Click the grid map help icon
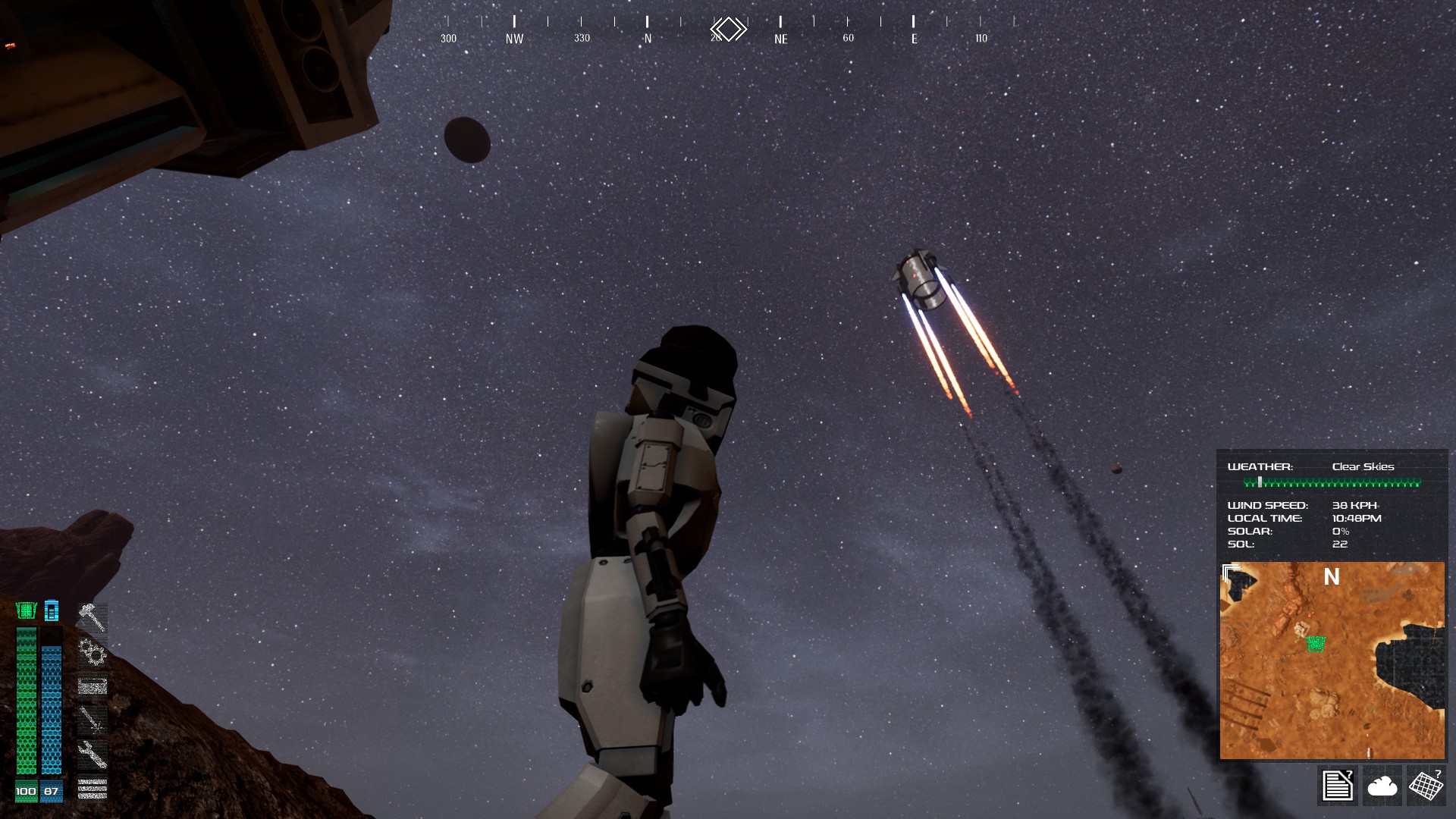Screen dimensions: 1456x819 (x=1426, y=785)
